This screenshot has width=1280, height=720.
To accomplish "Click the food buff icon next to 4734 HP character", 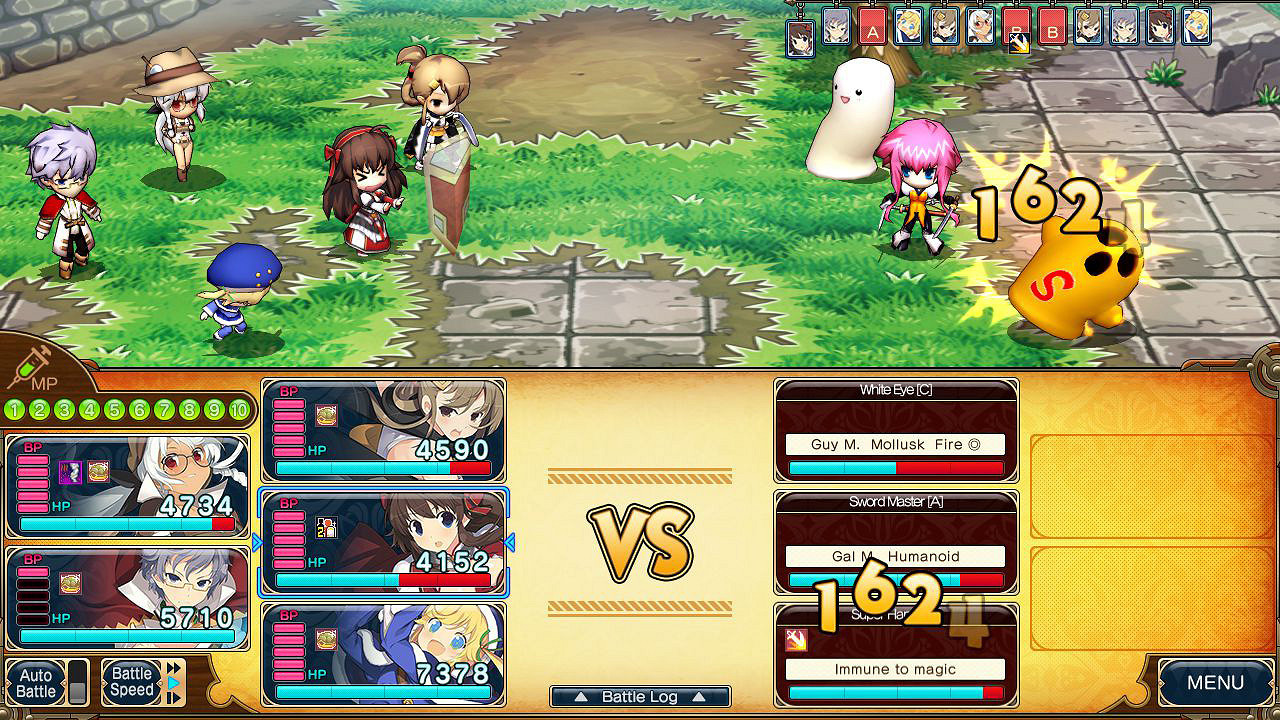I will [x=98, y=473].
